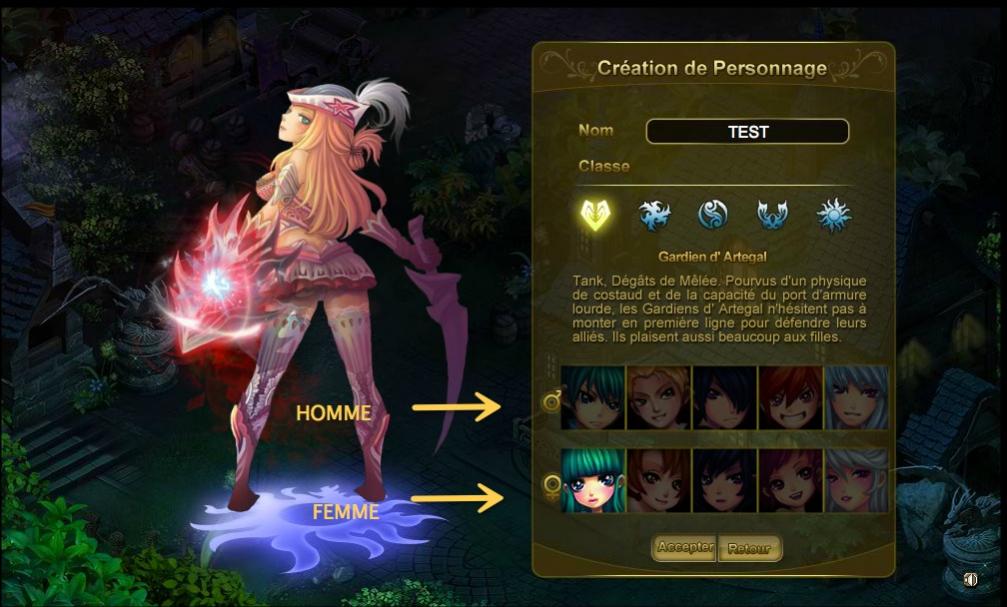The height and width of the screenshot is (607, 1007).
Task: Select the highlighted Gardien d'Artegal class icon
Action: [x=597, y=214]
